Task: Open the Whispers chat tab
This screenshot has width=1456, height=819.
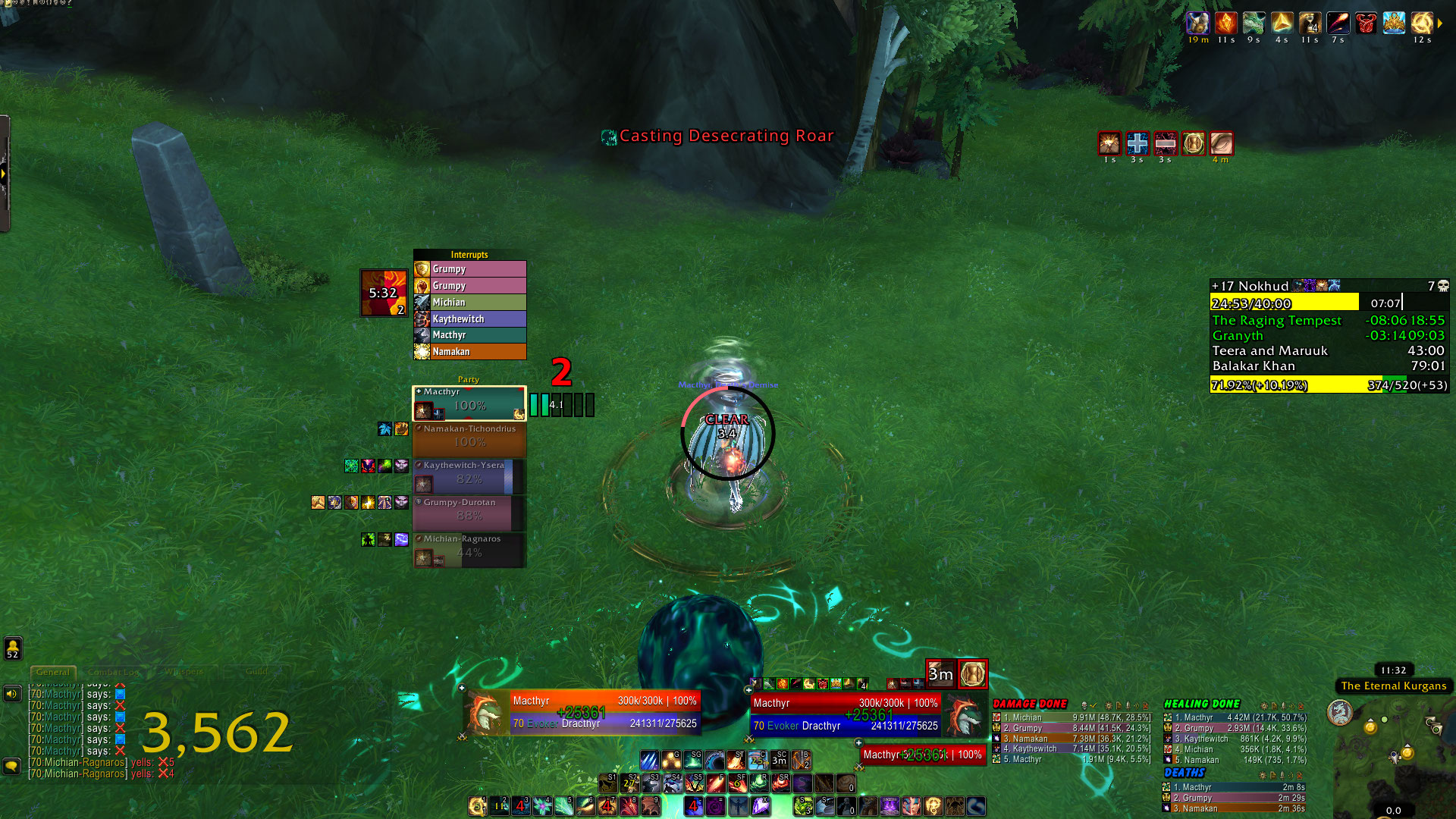Action: [x=184, y=672]
